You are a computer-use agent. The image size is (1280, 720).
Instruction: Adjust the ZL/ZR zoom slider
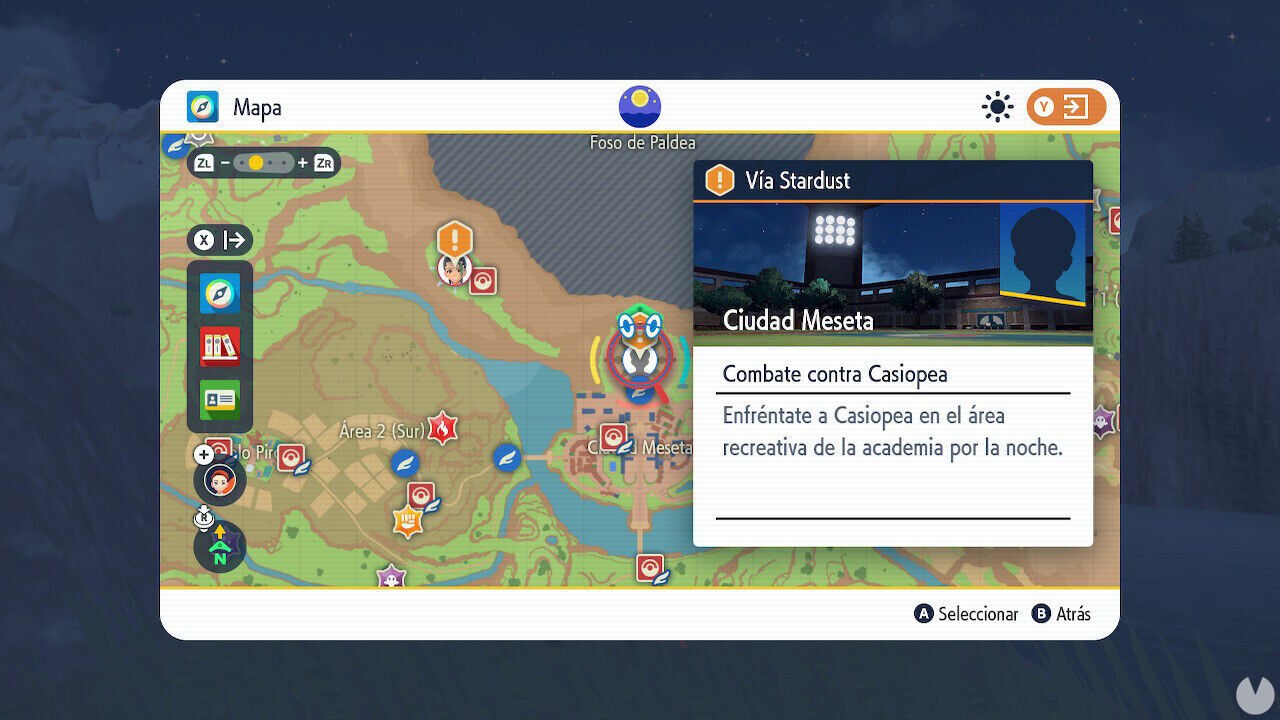(x=266, y=161)
